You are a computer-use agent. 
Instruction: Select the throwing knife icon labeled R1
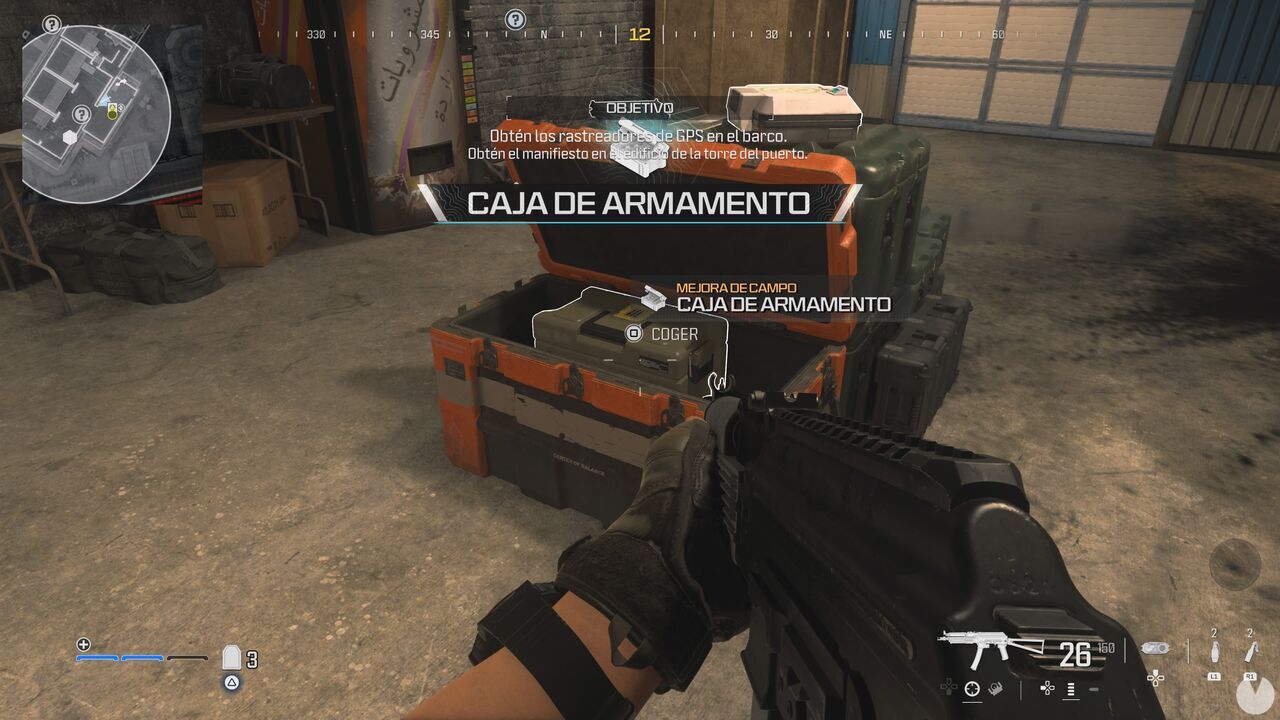1249,649
